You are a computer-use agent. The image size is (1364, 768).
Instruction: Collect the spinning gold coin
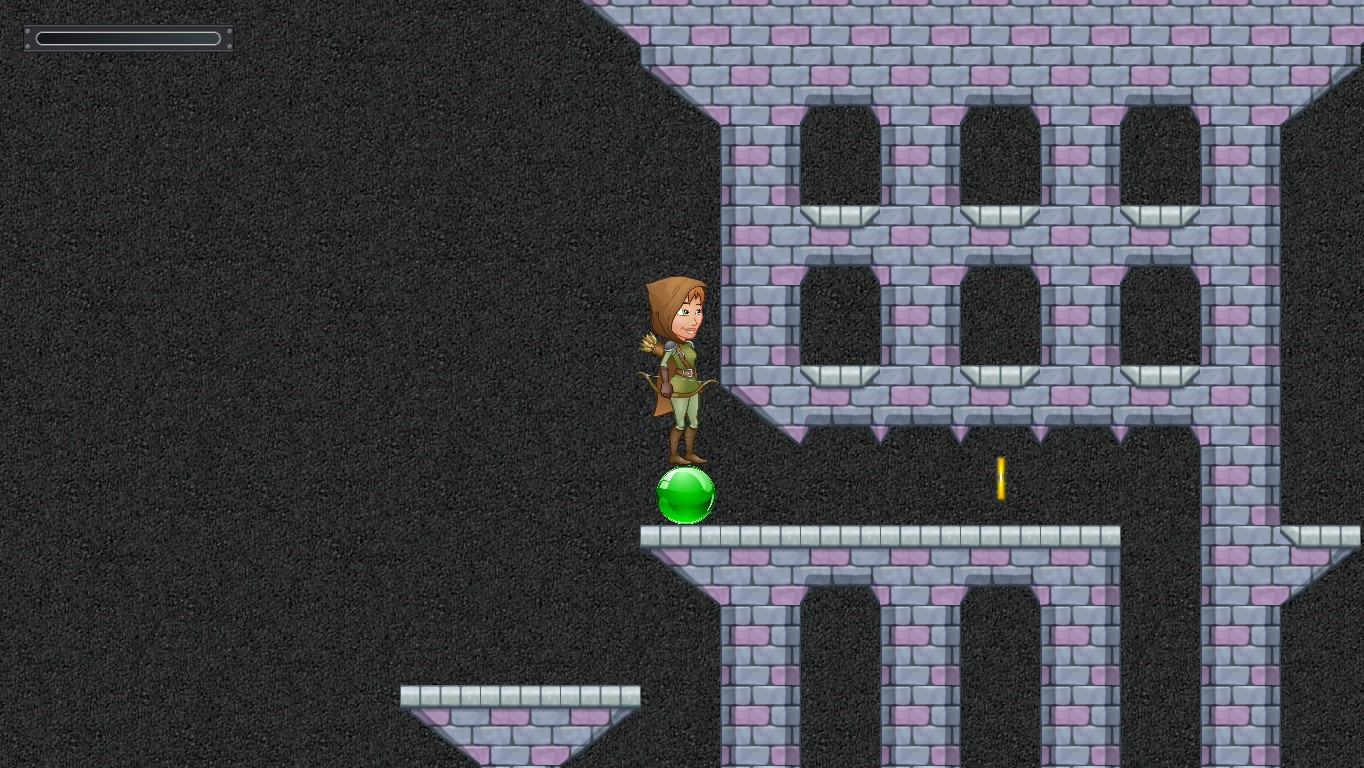click(999, 480)
